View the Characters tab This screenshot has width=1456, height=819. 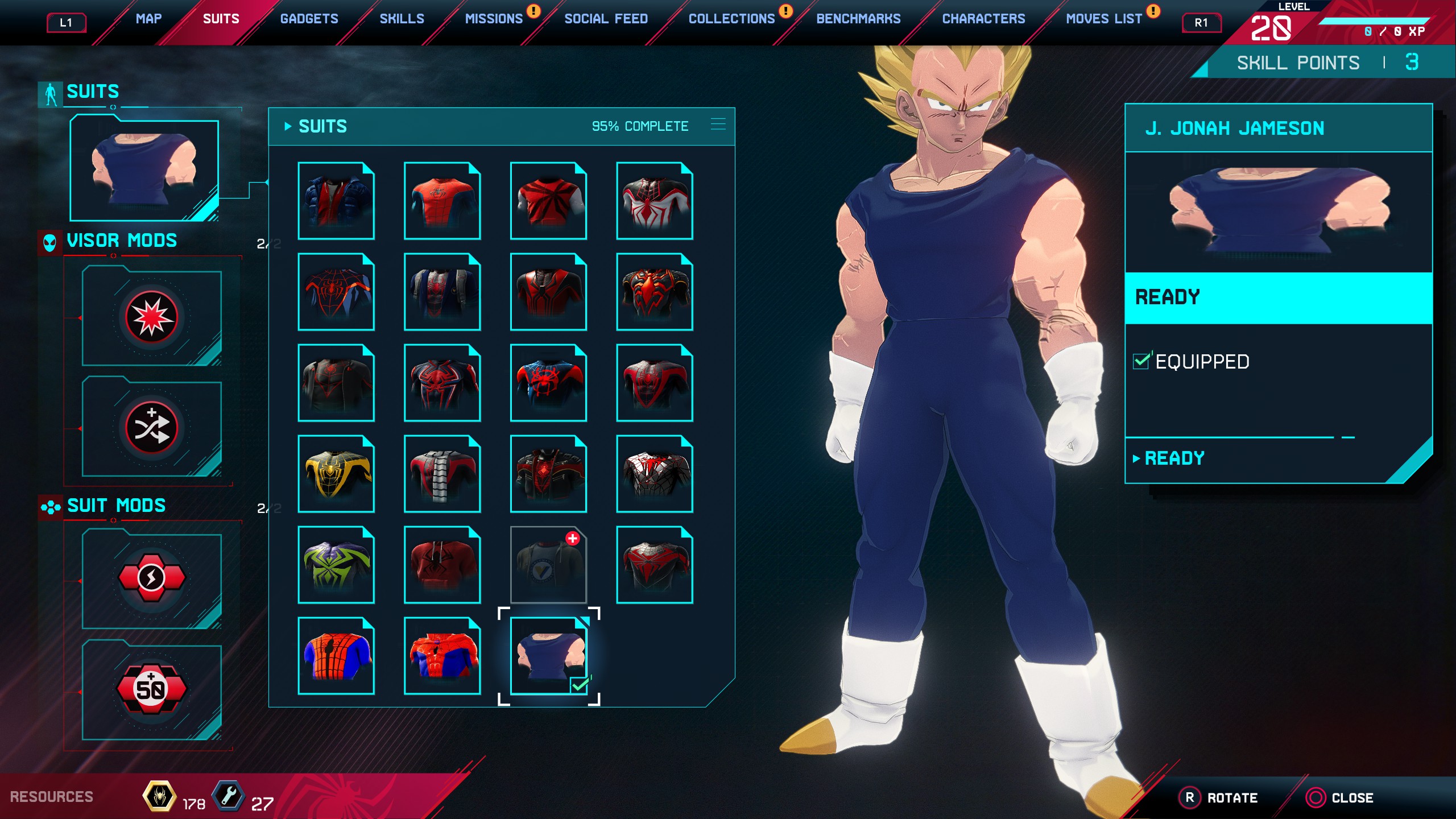983,19
